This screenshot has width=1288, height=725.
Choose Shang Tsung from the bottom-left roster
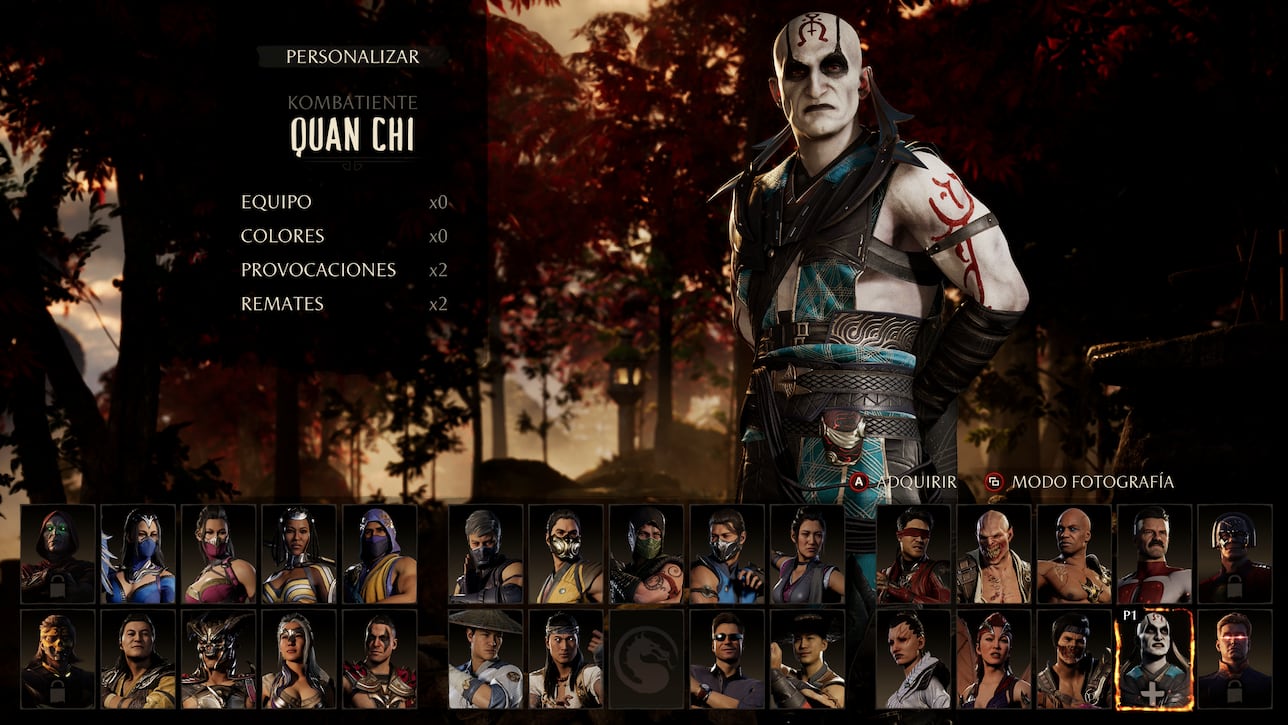pyautogui.click(x=137, y=660)
